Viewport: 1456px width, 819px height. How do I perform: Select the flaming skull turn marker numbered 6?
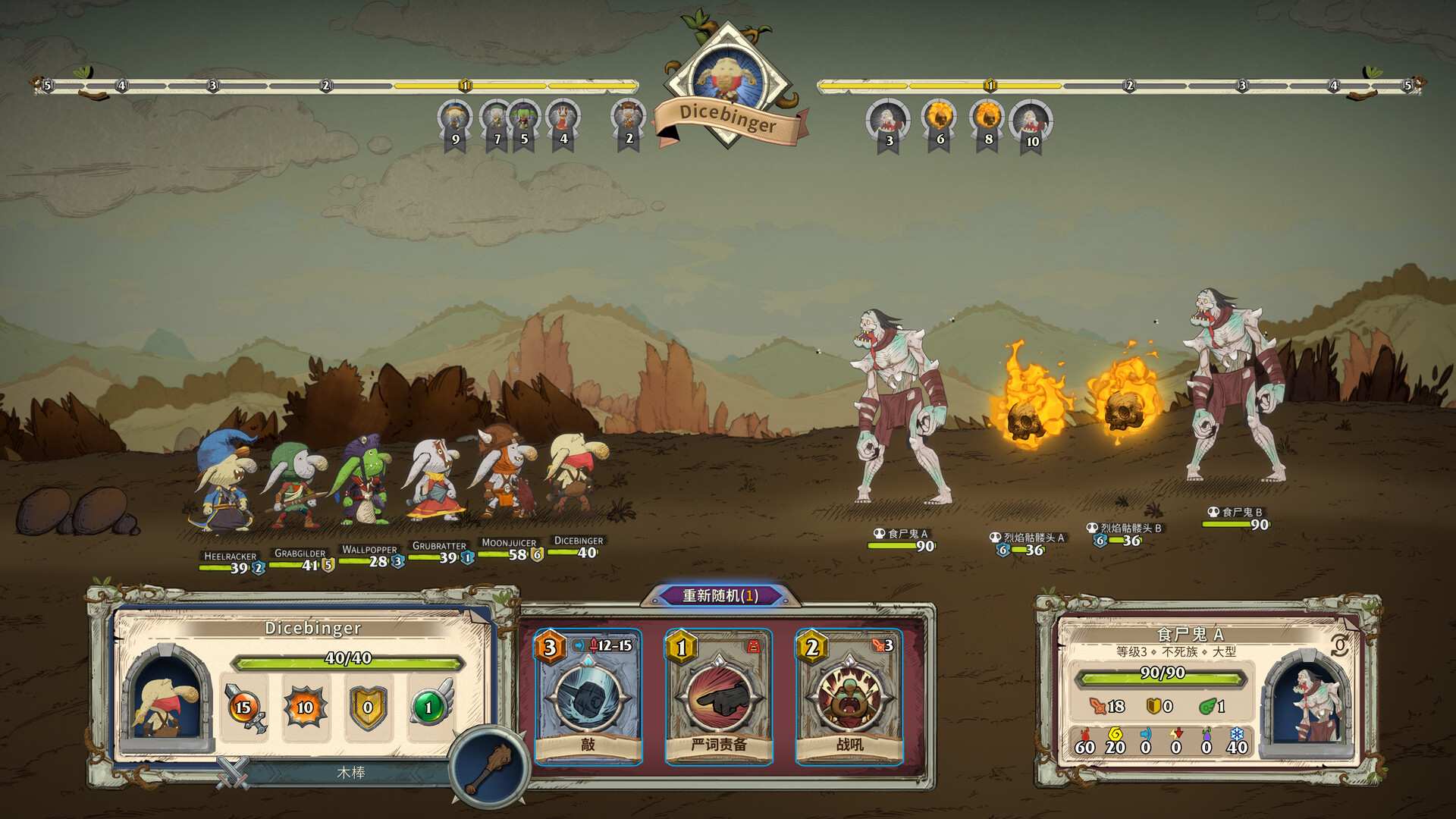(x=939, y=121)
